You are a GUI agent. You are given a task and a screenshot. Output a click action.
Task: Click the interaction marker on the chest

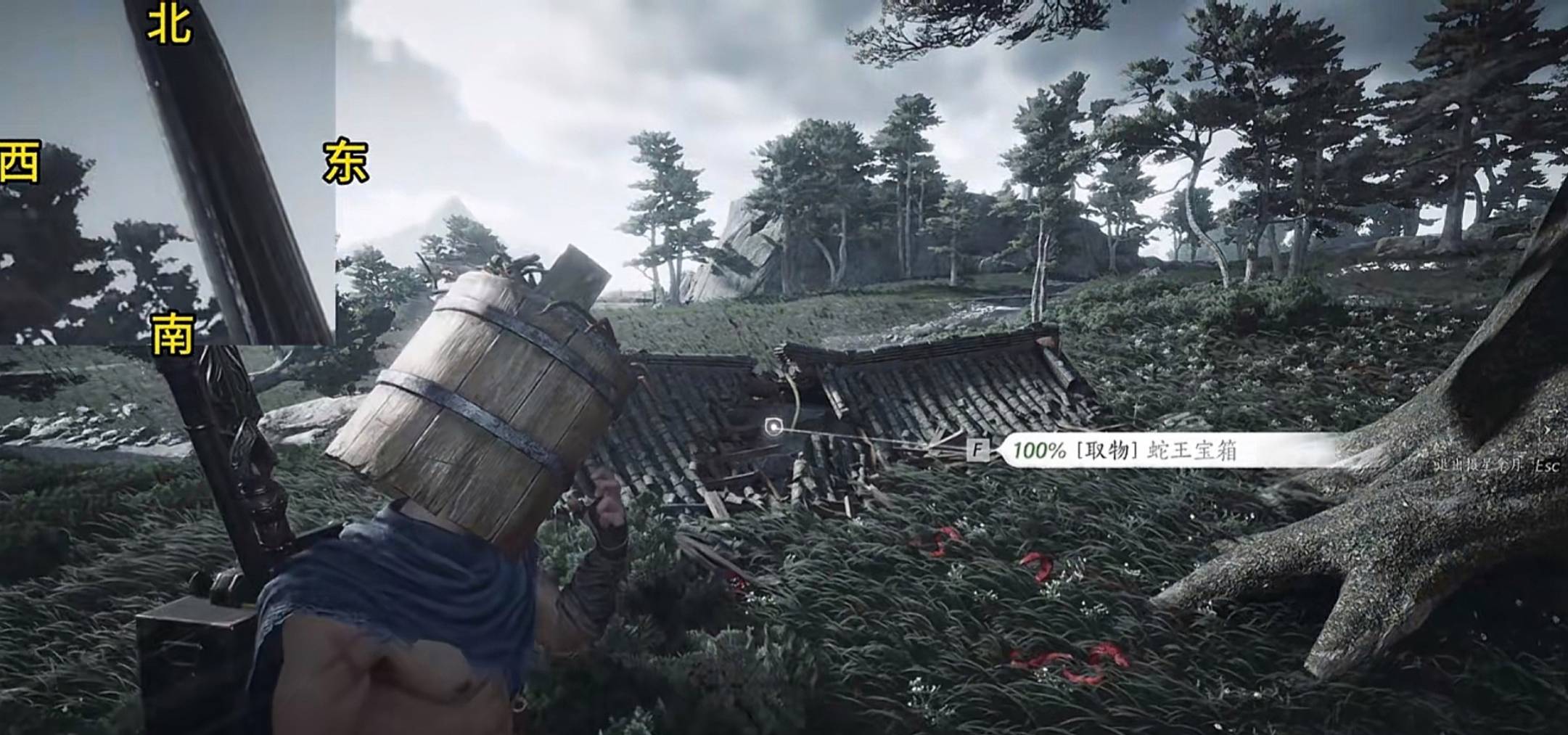click(x=774, y=427)
